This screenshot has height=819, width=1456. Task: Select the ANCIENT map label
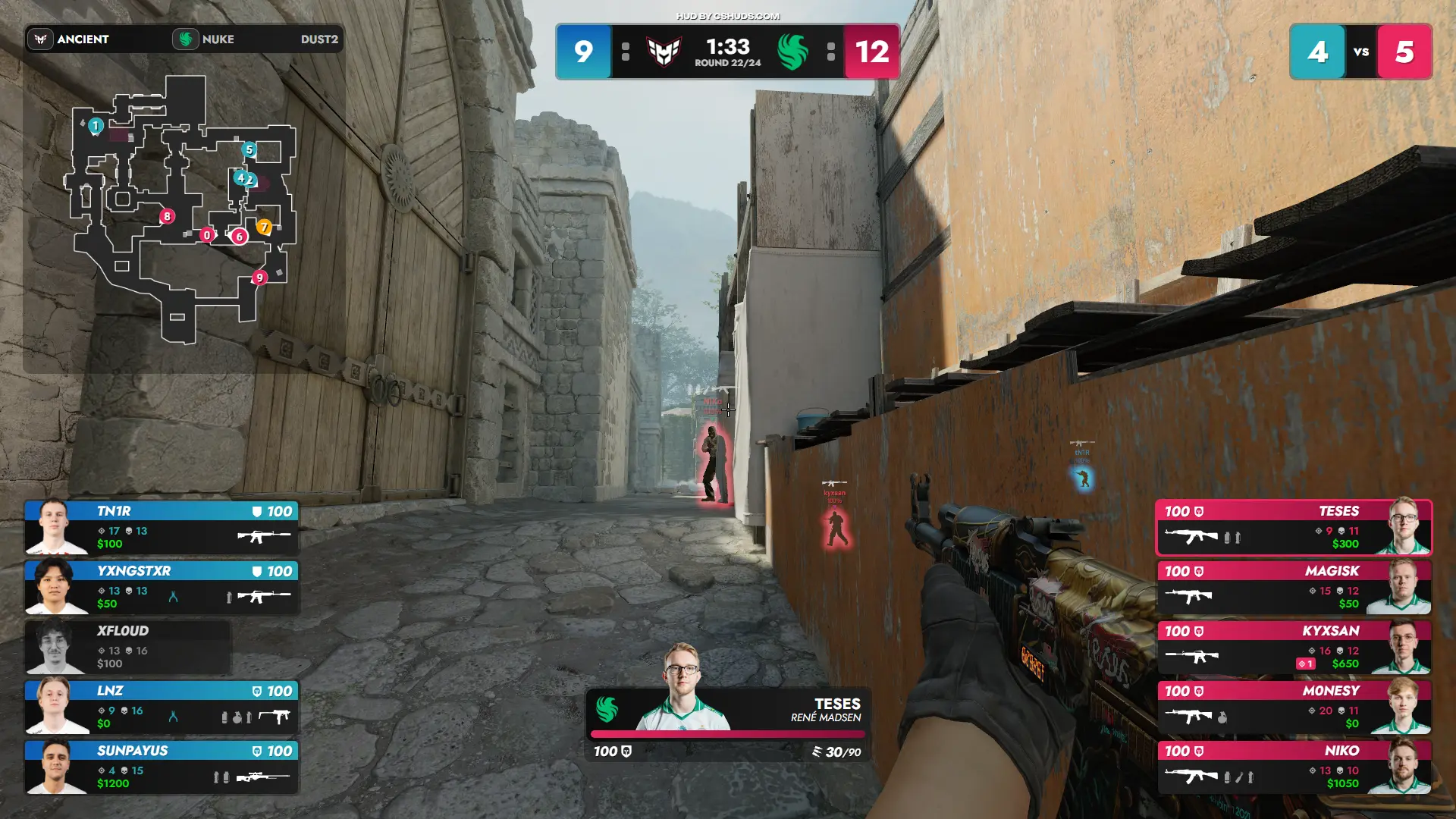(82, 39)
